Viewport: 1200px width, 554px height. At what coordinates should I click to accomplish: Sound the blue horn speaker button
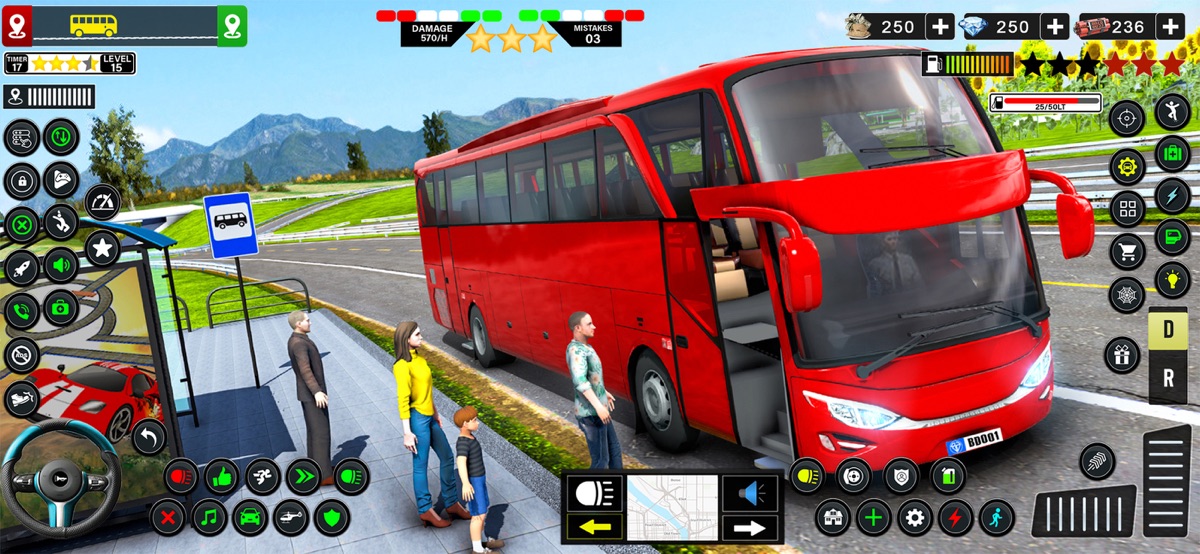750,492
